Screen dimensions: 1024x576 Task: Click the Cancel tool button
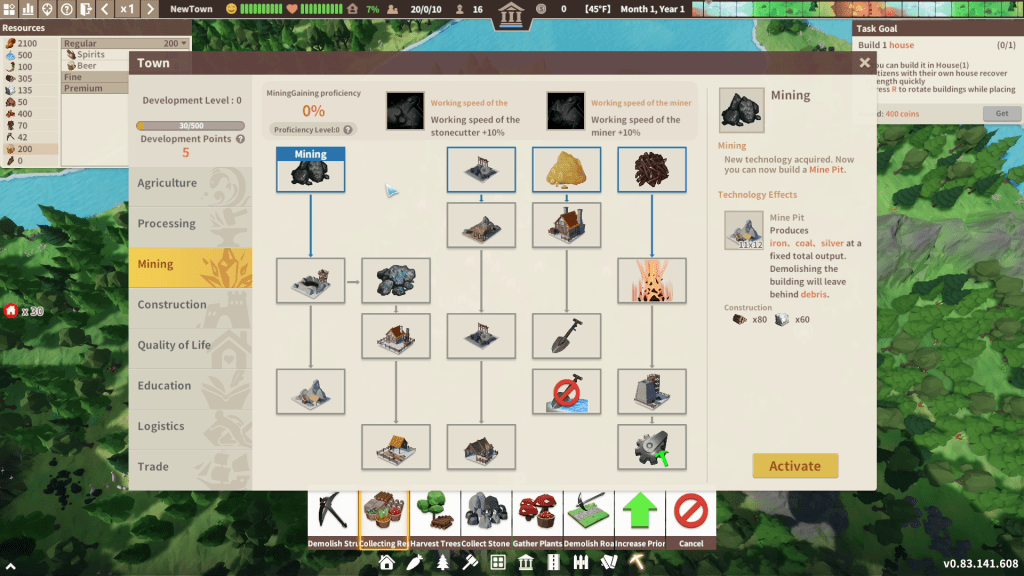click(691, 518)
